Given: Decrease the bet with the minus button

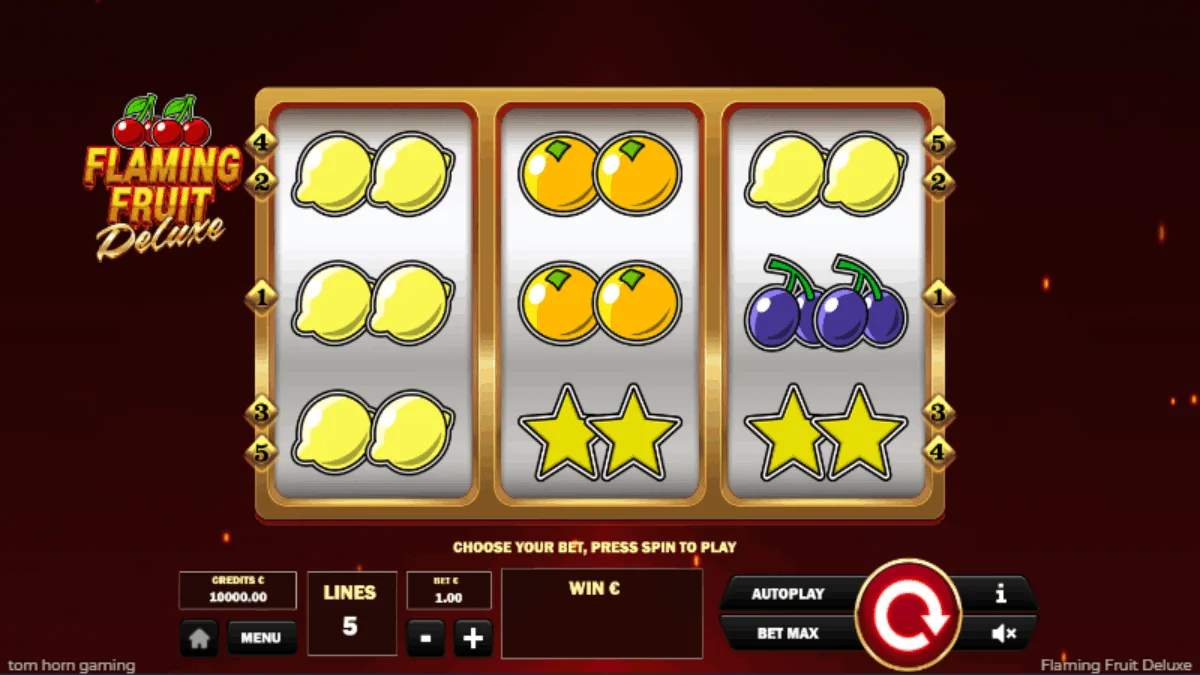Looking at the screenshot, I should click(426, 638).
